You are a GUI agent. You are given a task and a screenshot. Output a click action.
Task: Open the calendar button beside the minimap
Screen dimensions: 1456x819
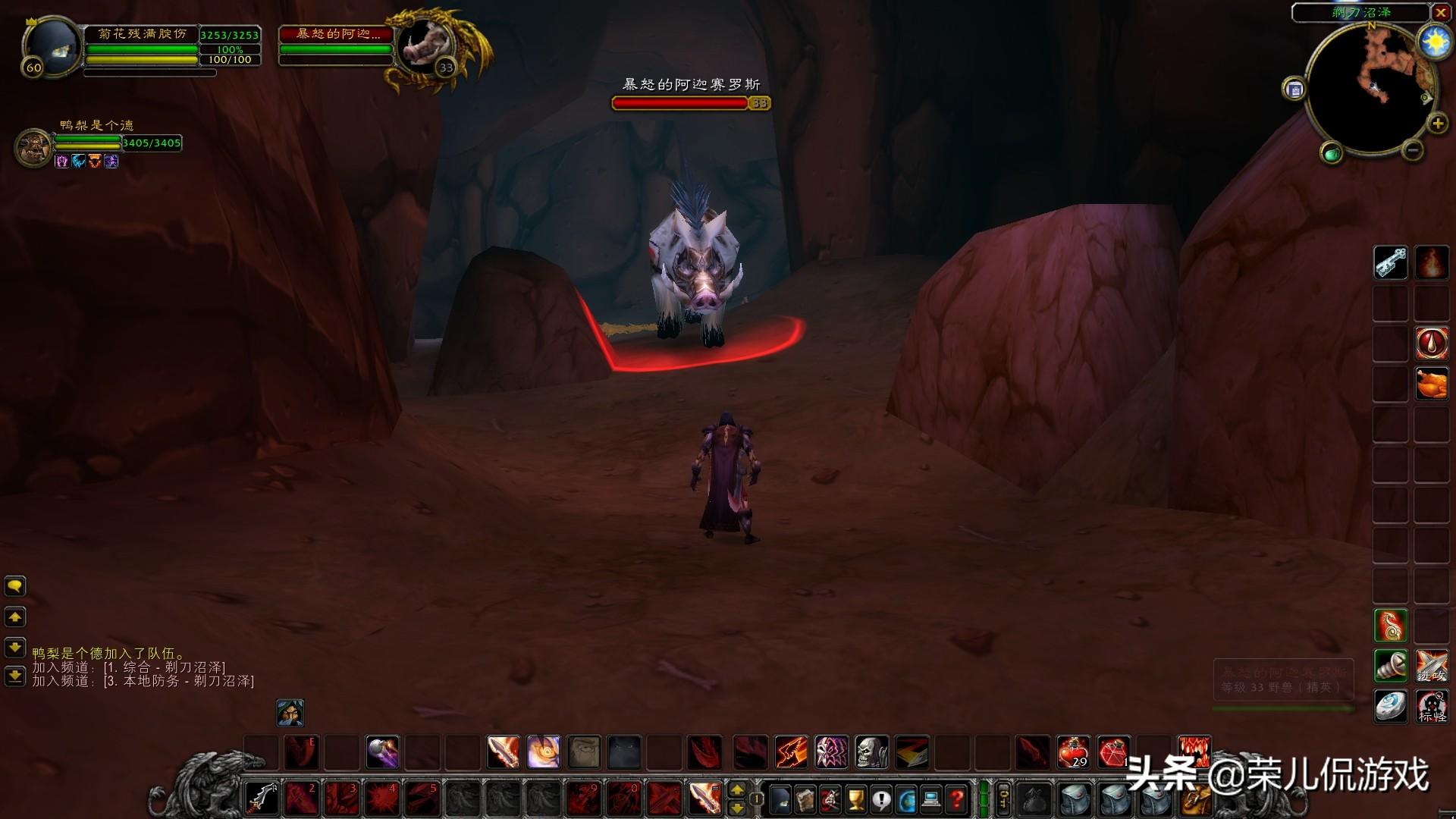point(1294,89)
